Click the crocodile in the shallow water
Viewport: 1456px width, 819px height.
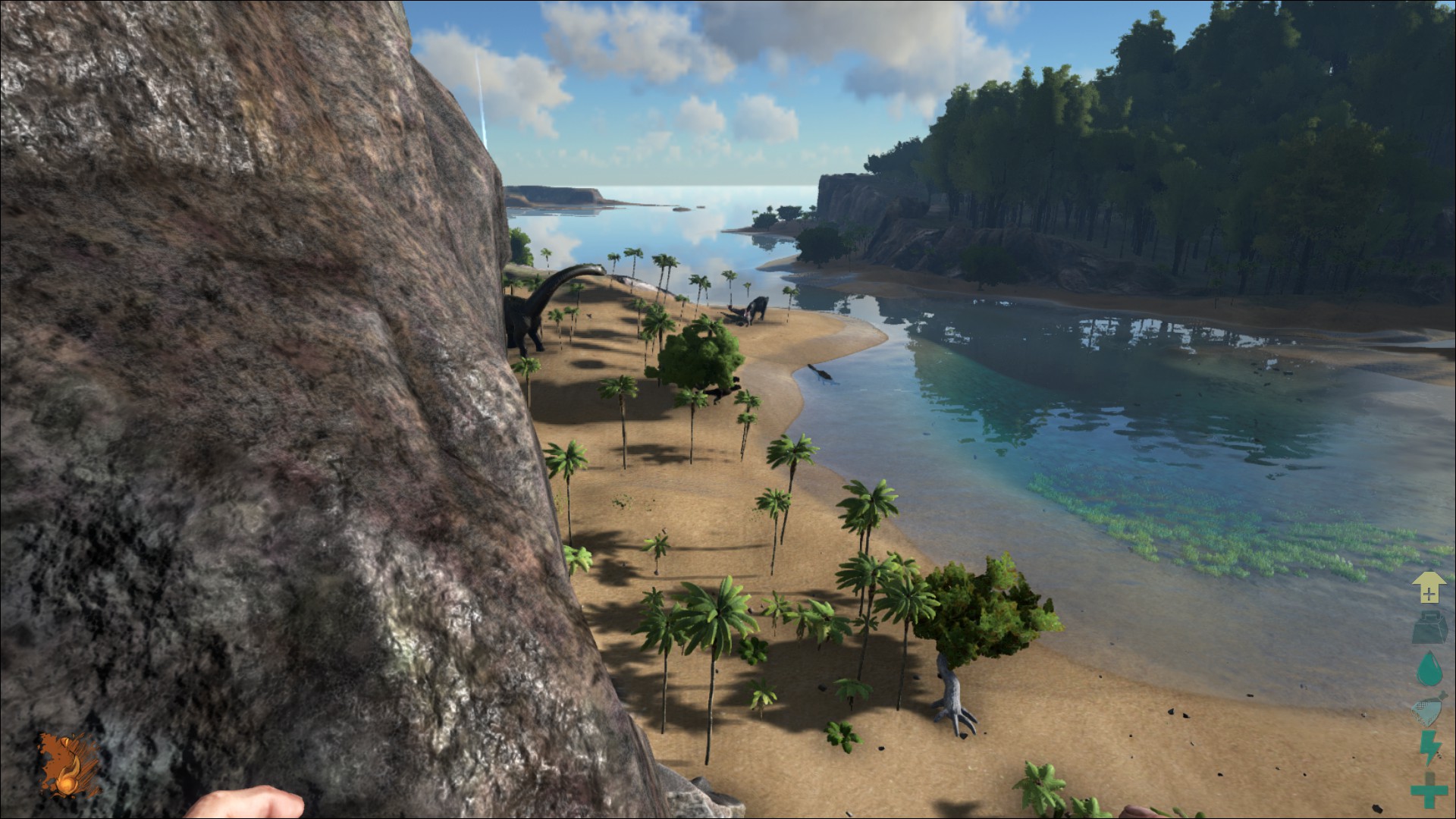tap(821, 373)
